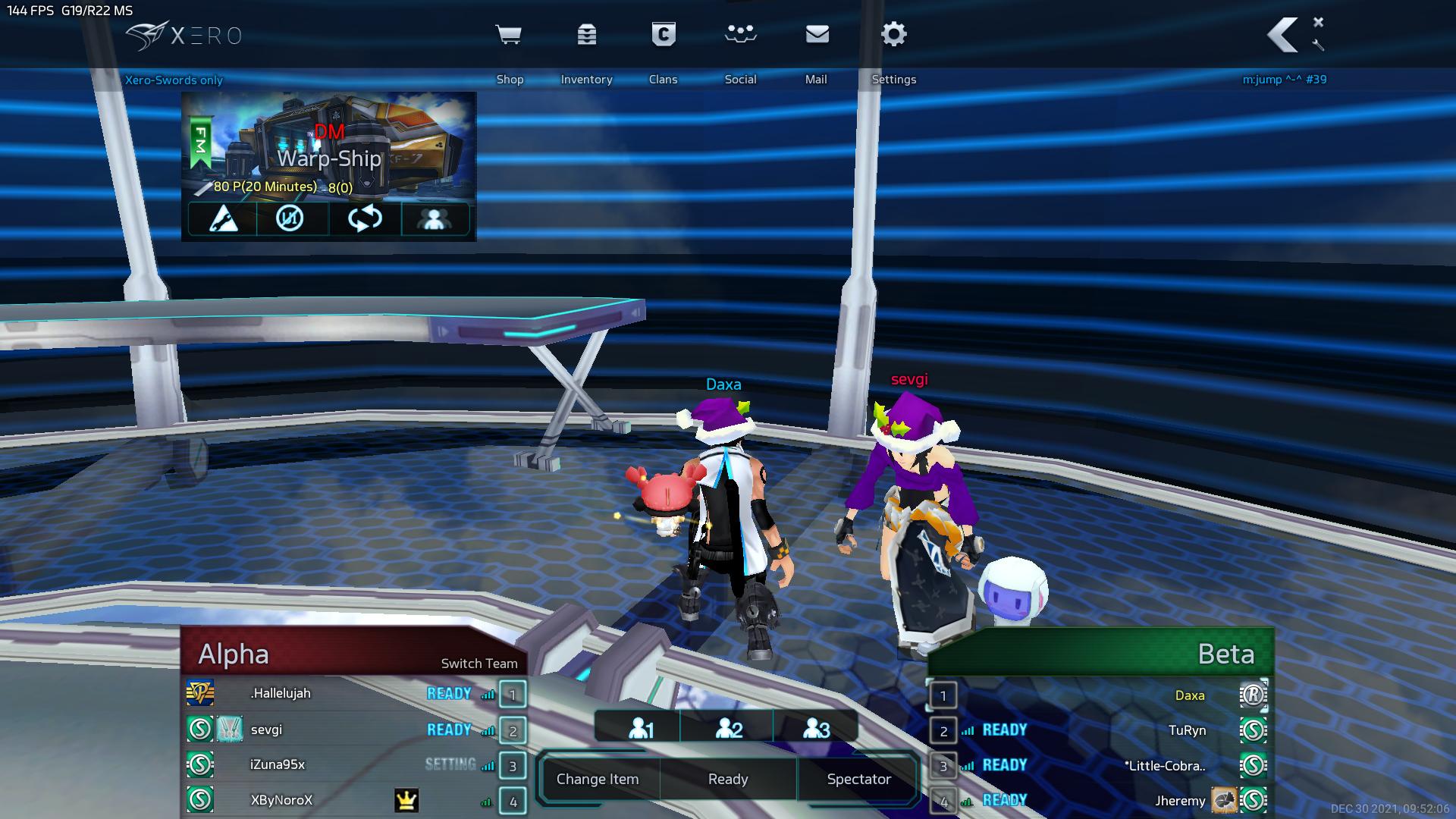This screenshot has width=1456, height=819.
Task: Click the player silhouette room icon
Action: pos(435,219)
